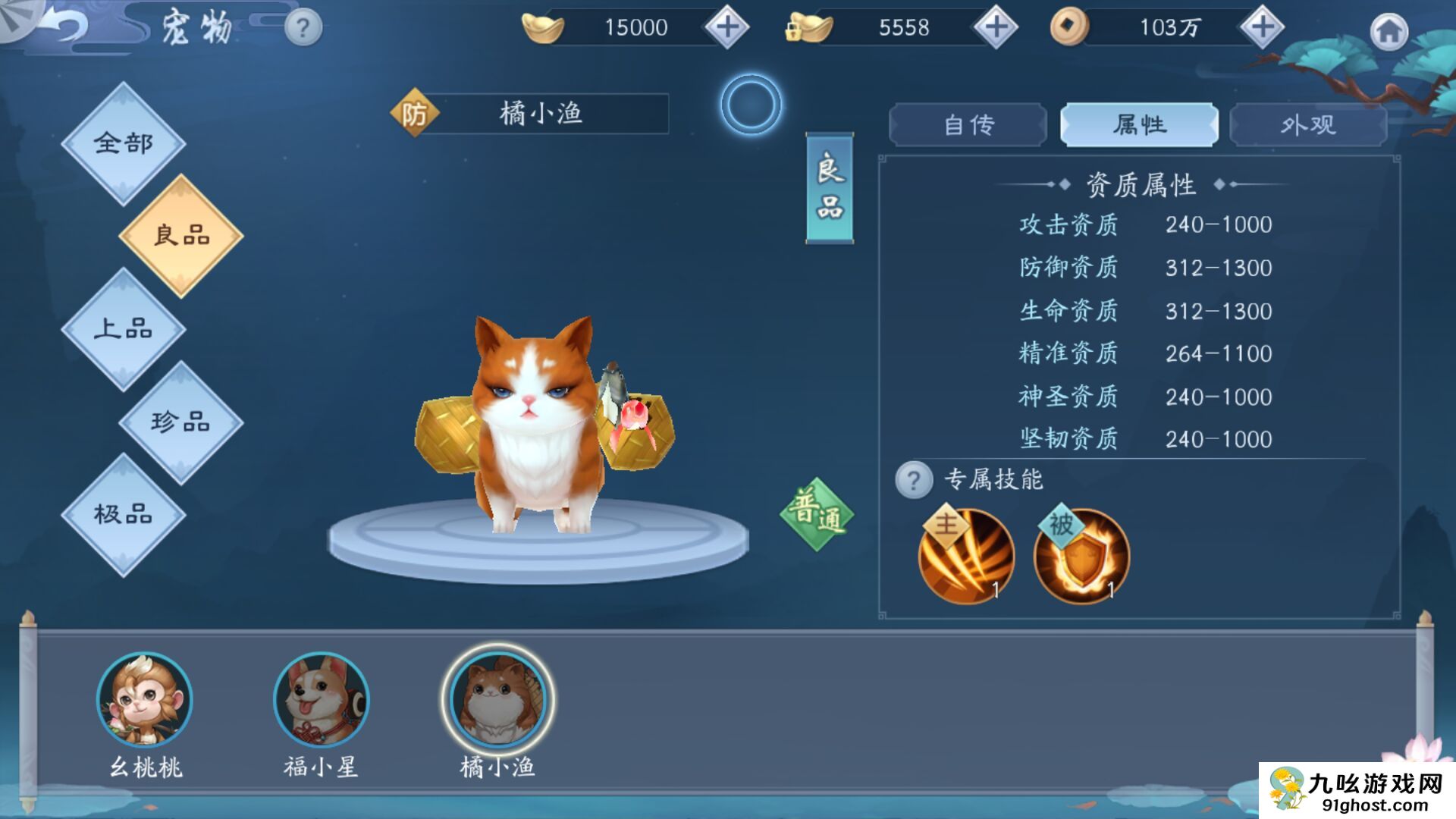Return to the home screen

click(1389, 32)
